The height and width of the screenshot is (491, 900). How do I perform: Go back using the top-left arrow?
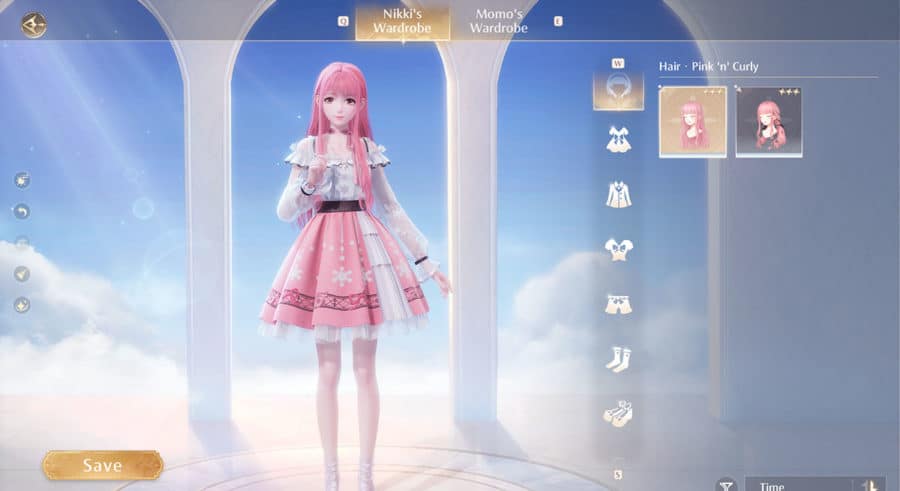[x=34, y=23]
